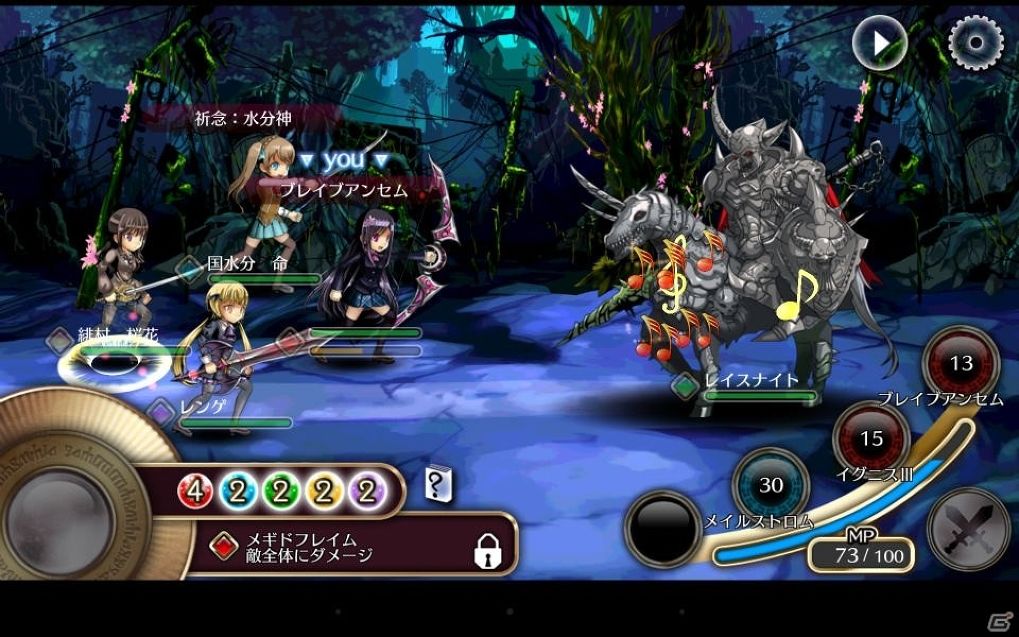Open the gear settings menu
The width and height of the screenshot is (1019, 637).
point(975,42)
